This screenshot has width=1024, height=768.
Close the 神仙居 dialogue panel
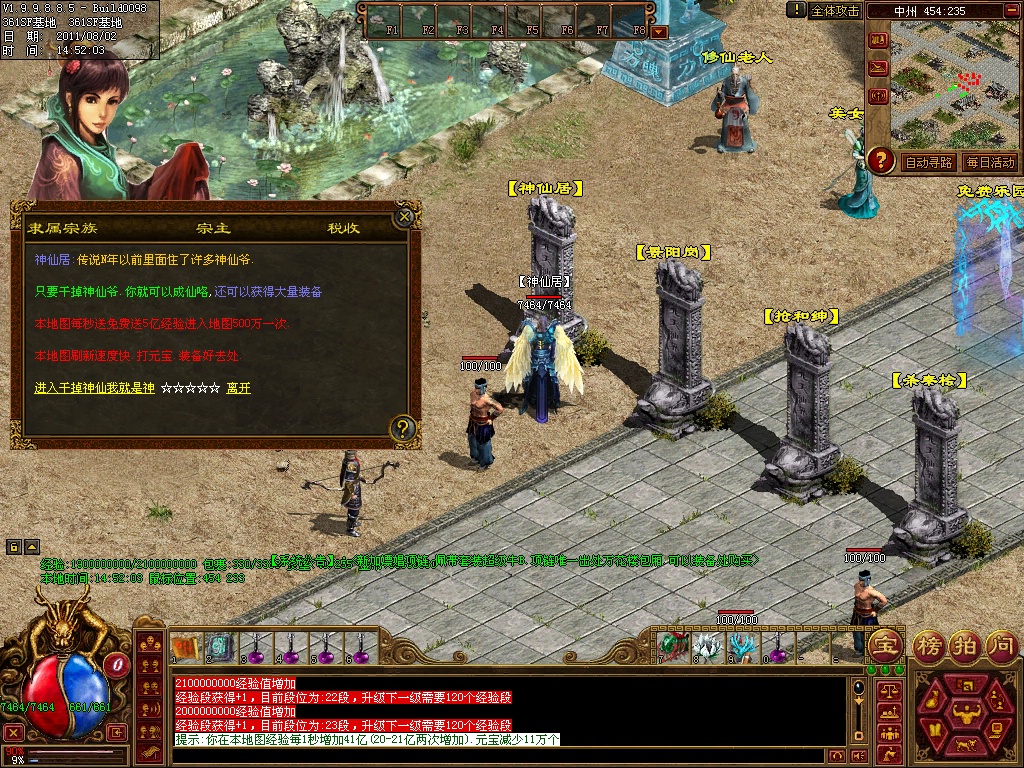pyautogui.click(x=405, y=215)
